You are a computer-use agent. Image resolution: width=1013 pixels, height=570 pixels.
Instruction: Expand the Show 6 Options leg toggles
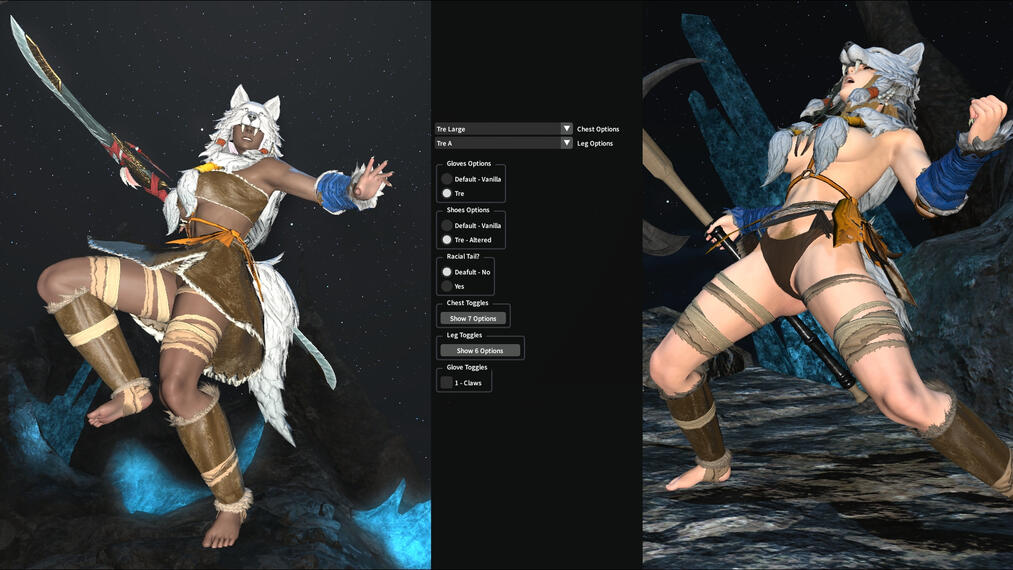click(x=480, y=351)
